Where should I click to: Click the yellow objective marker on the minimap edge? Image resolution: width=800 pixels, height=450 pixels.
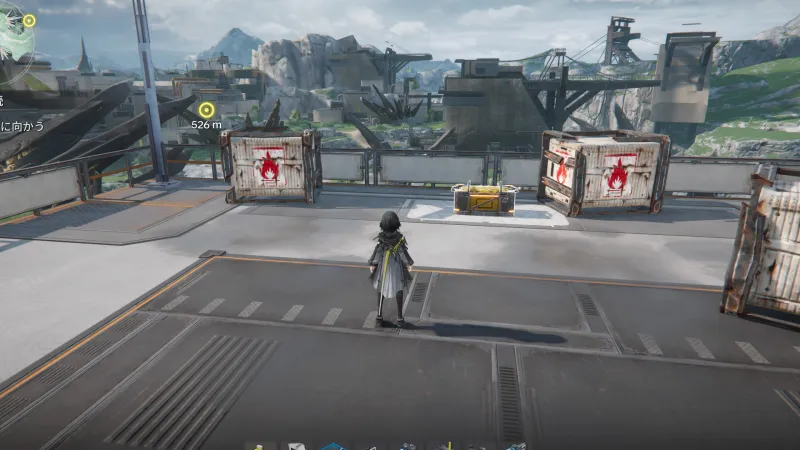click(29, 20)
